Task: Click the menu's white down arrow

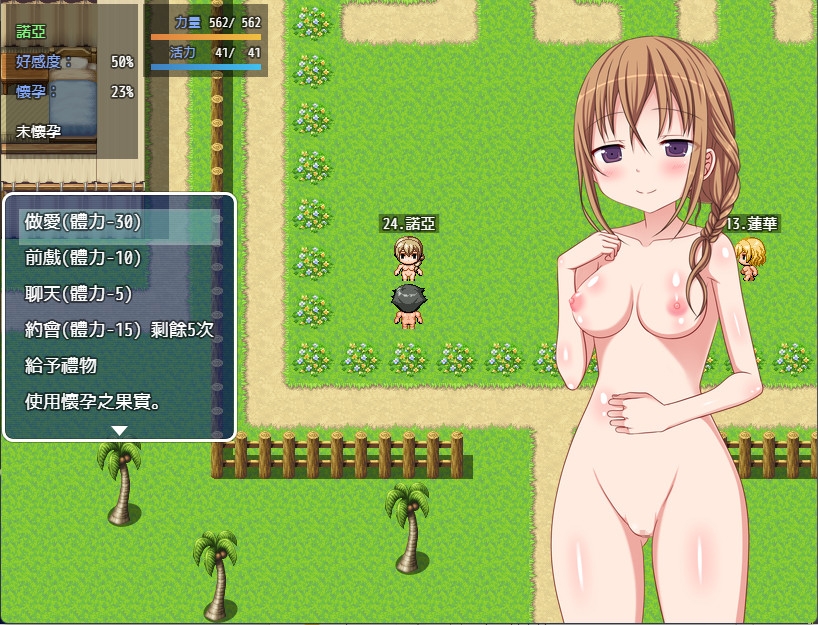Action: click(119, 430)
